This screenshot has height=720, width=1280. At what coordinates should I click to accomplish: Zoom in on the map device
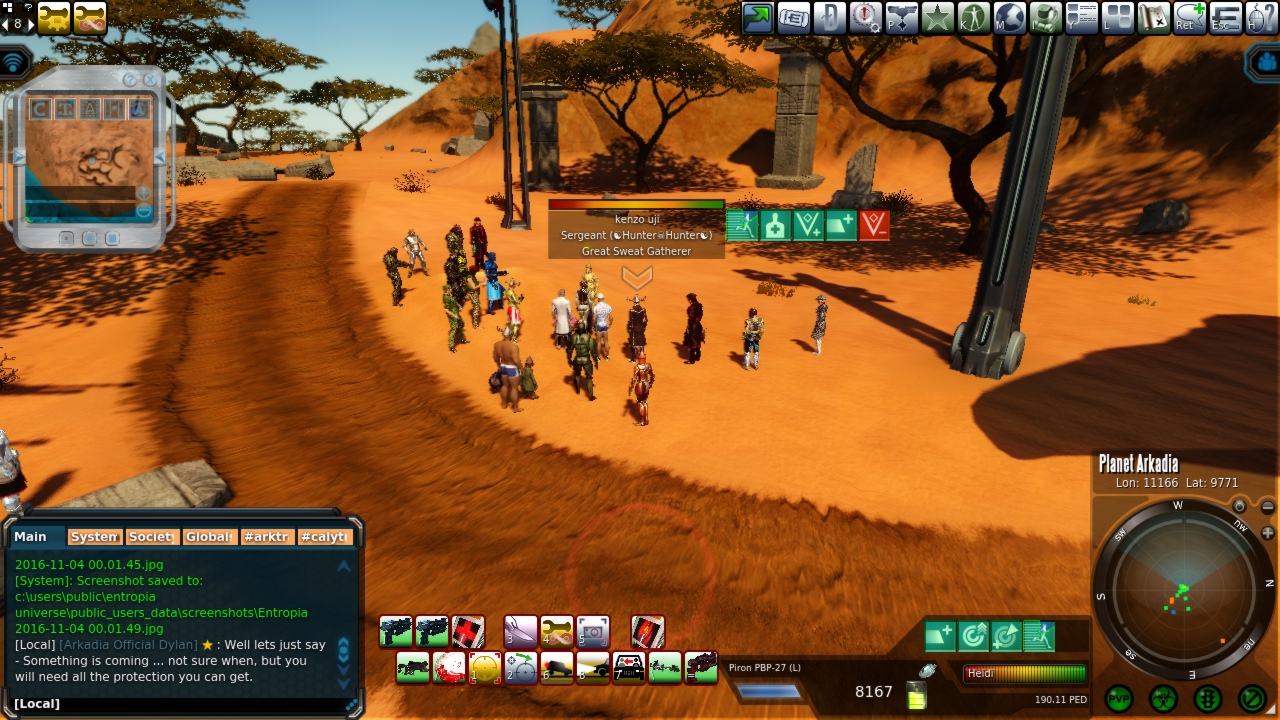point(143,193)
